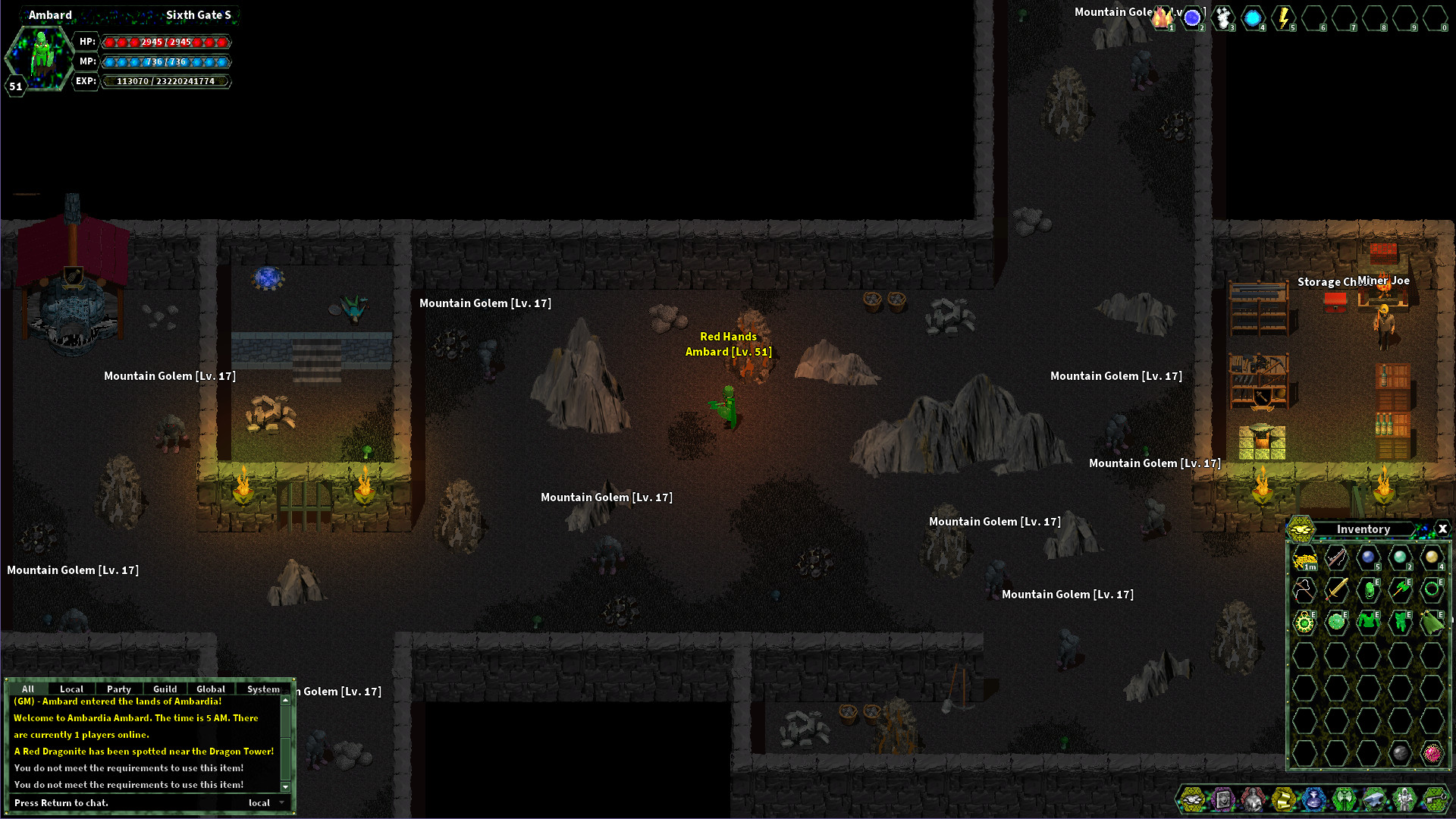Unequip the golden amulet marked E
This screenshot has height=819, width=1456.
point(1304,623)
